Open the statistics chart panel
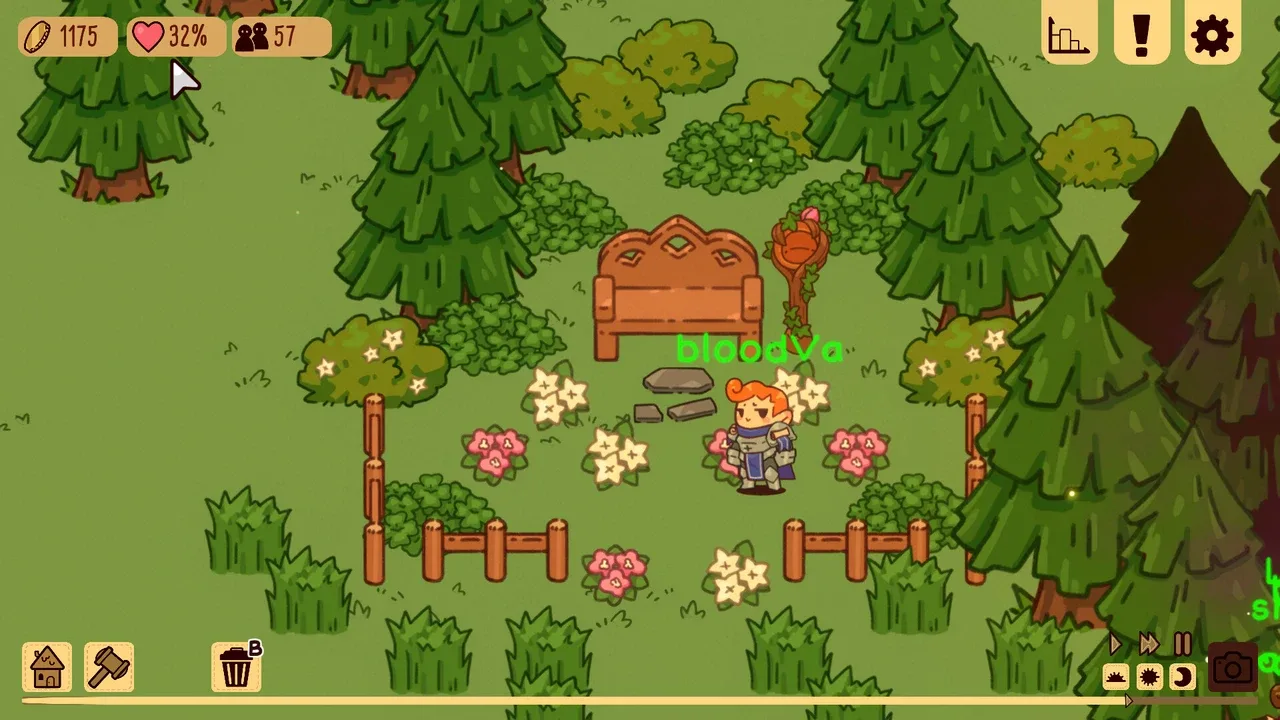 (1069, 36)
